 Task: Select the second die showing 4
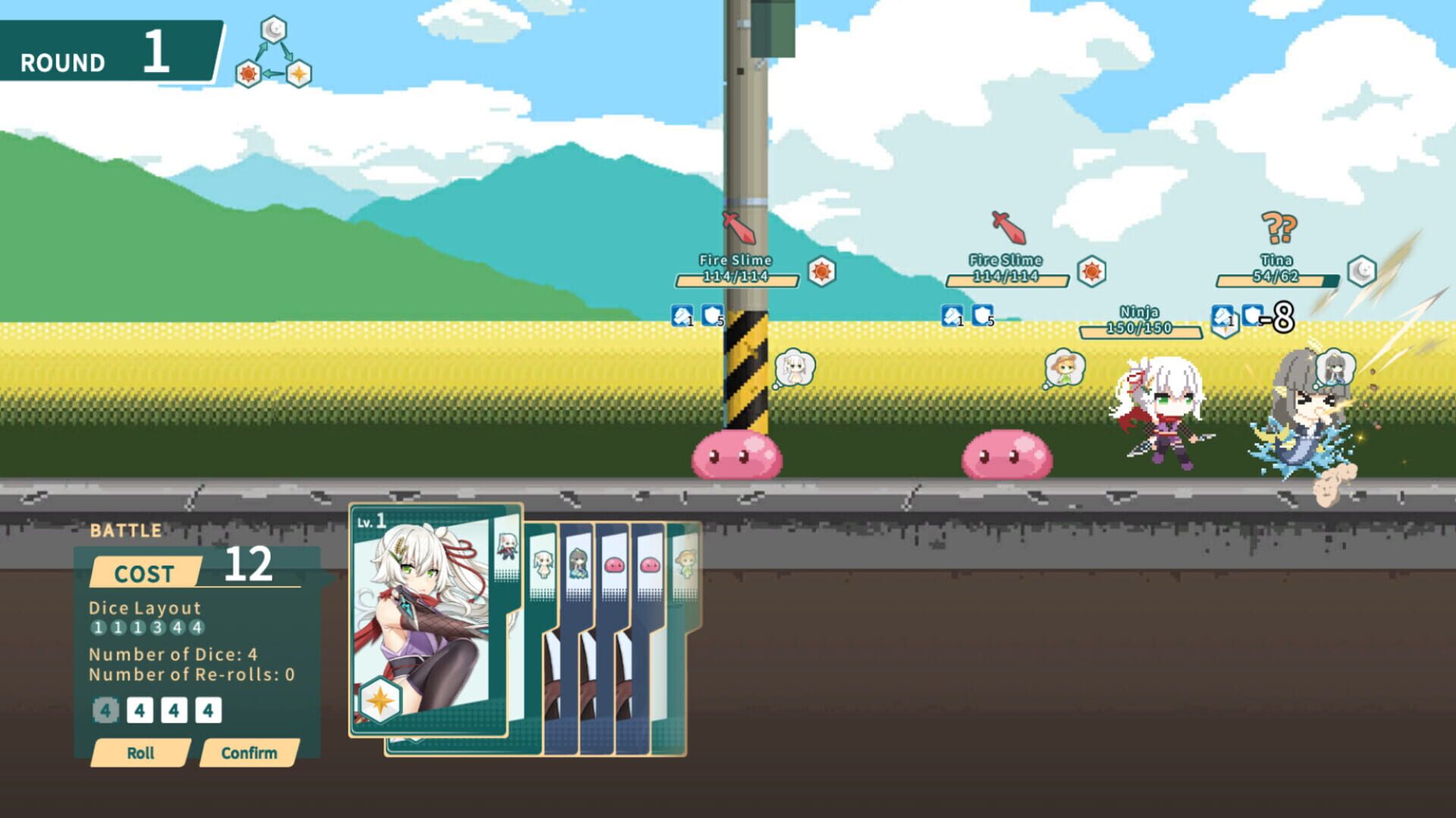(x=140, y=710)
